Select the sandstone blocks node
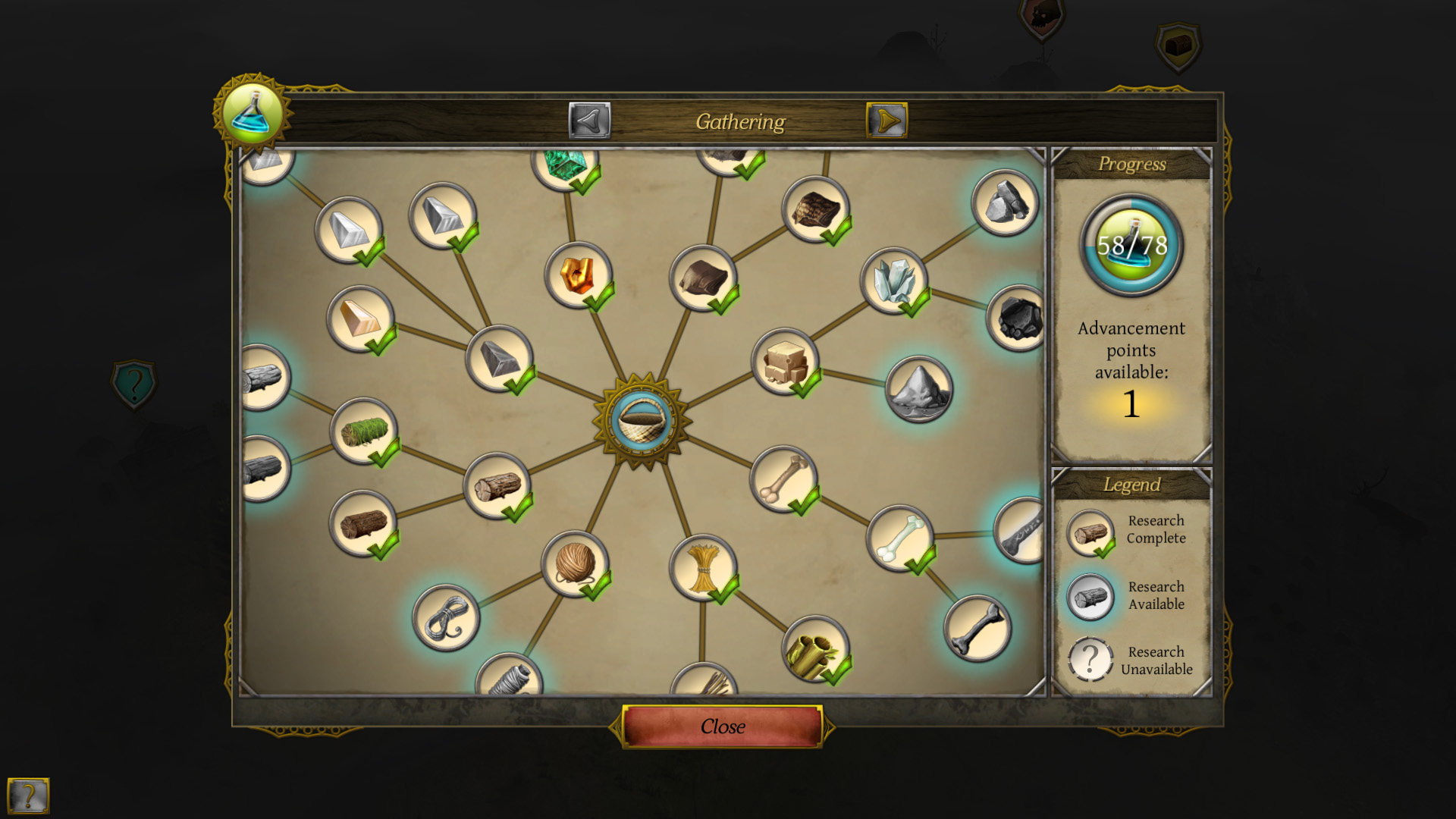 coord(785,364)
